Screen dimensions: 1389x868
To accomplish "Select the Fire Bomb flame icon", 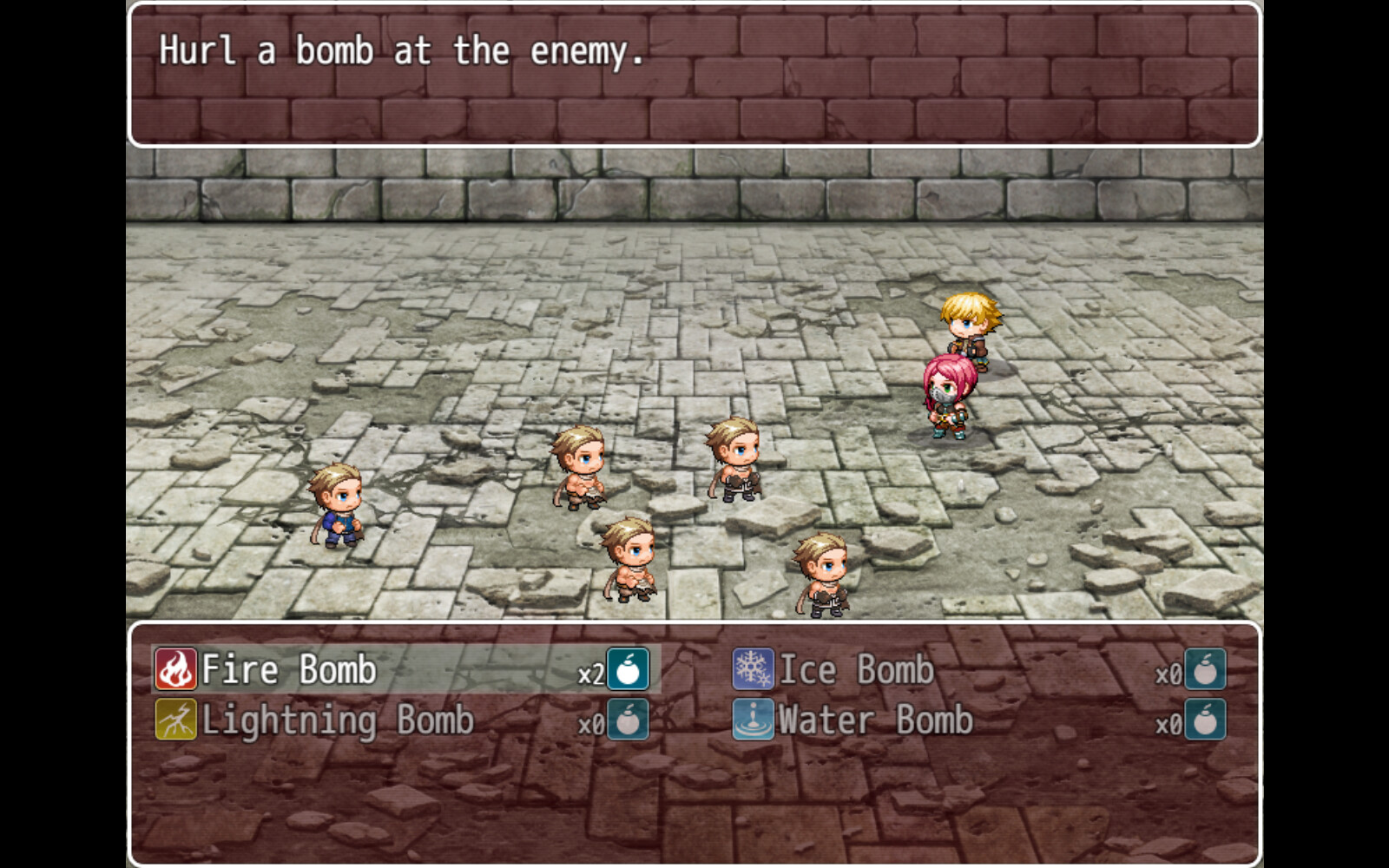I will (x=175, y=669).
